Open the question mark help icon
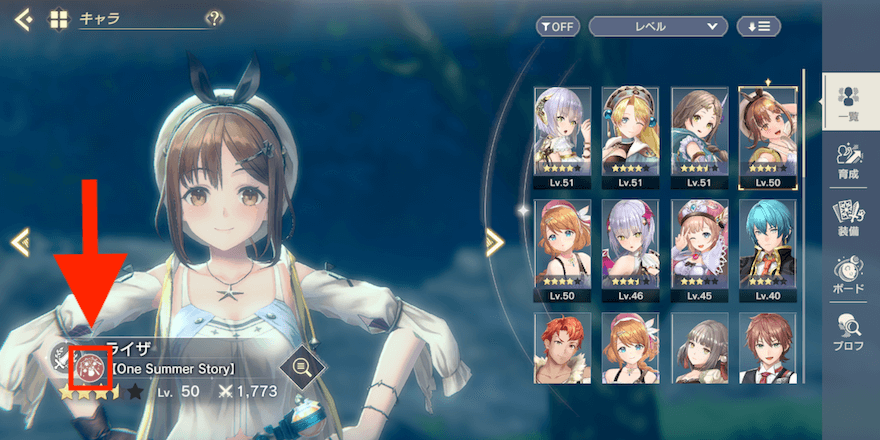The width and height of the screenshot is (880, 440). point(213,18)
